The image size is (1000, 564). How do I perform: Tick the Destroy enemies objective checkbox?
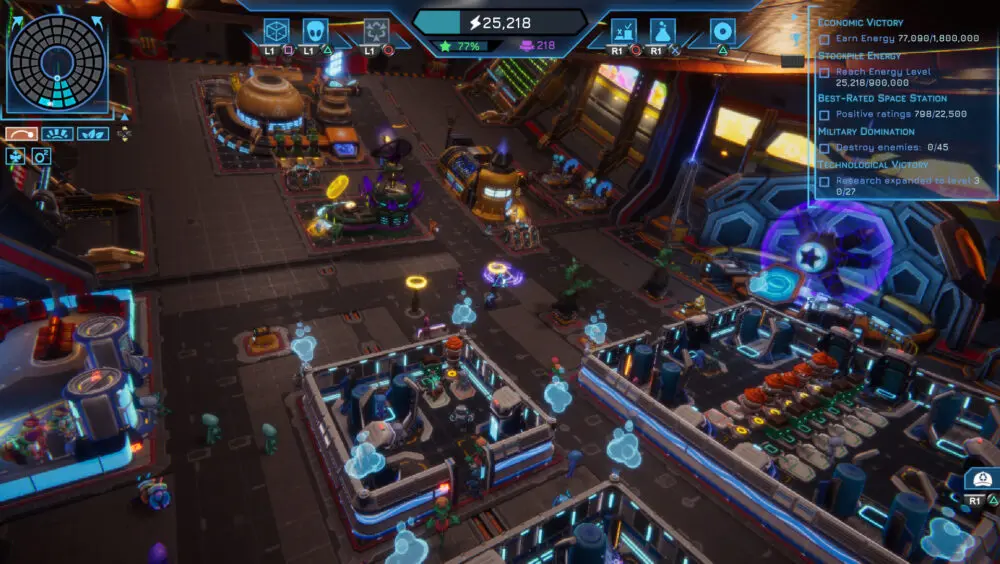coord(824,148)
